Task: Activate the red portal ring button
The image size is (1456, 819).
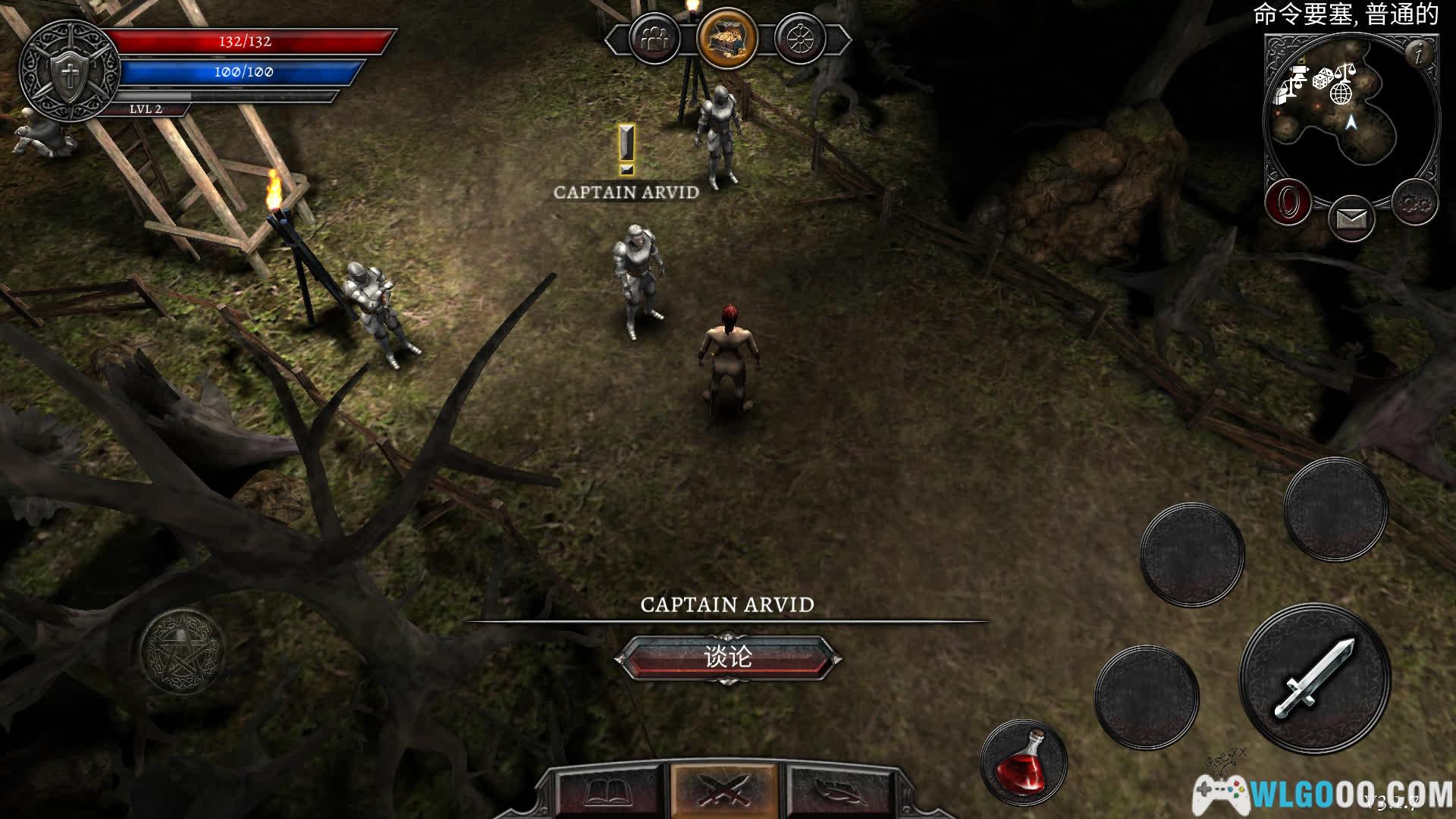Action: [1288, 203]
